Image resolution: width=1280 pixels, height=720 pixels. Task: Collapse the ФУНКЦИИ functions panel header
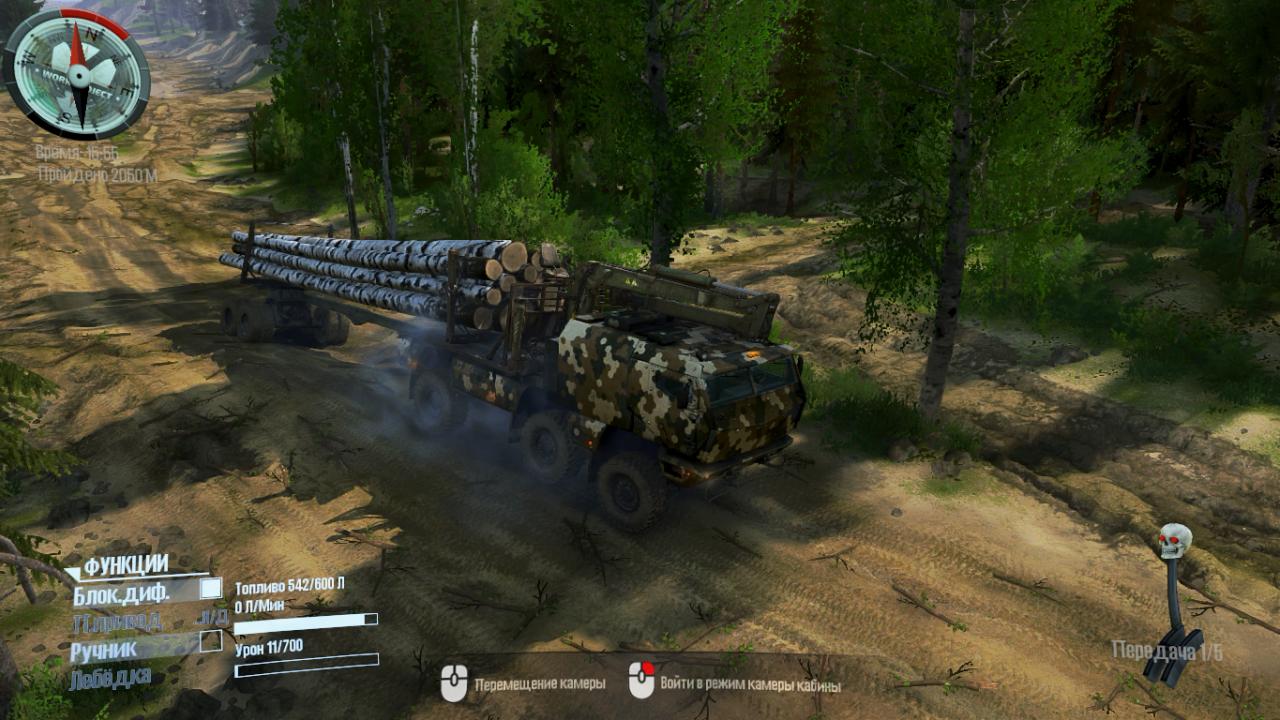click(x=124, y=566)
